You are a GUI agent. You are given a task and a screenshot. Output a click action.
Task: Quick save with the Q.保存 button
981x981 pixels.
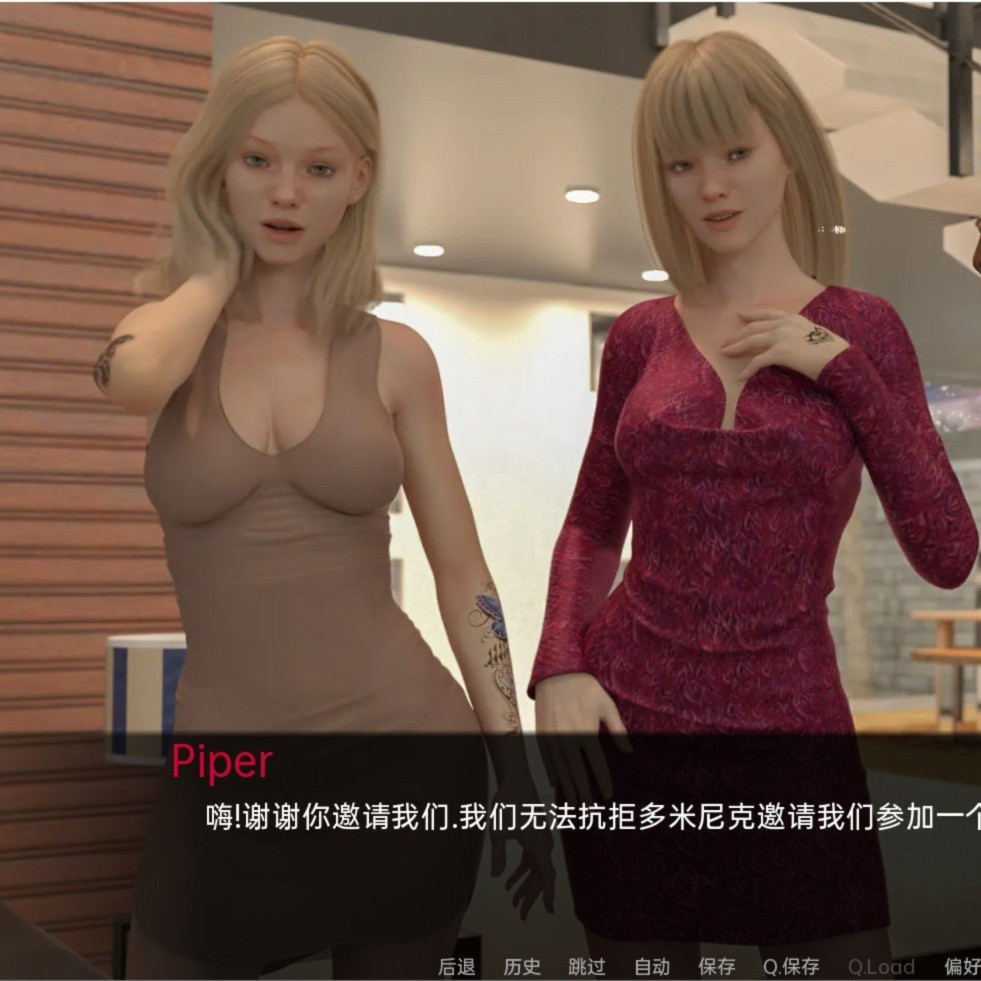791,966
